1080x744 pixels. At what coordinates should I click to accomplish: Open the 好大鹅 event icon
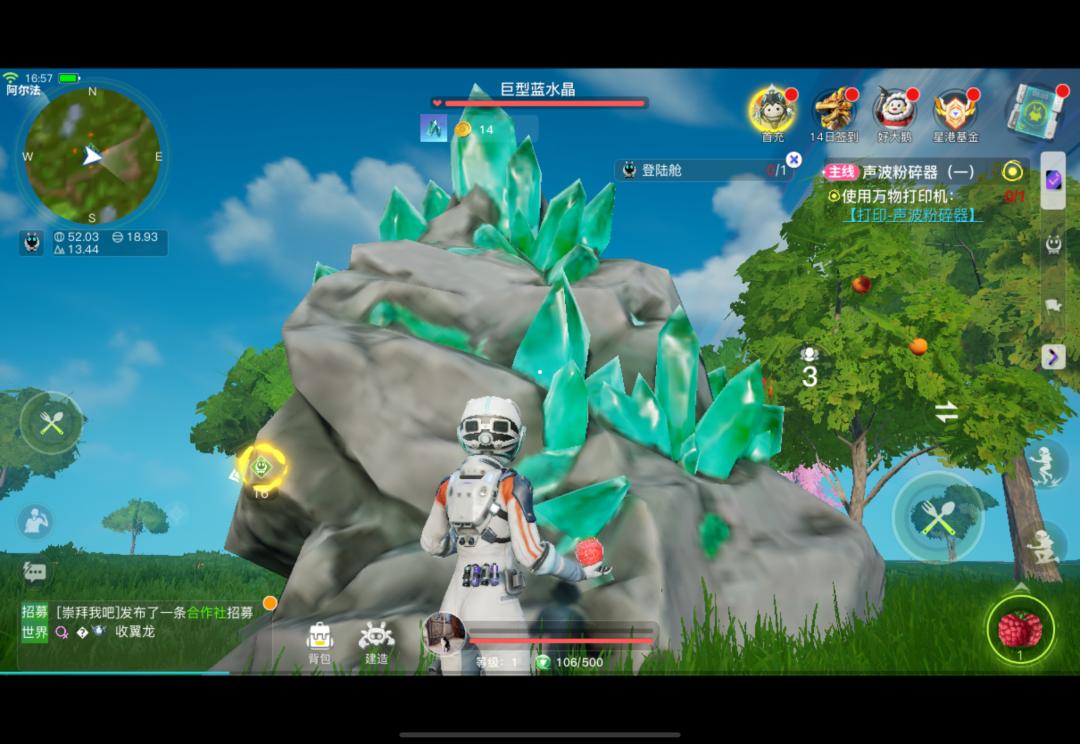click(x=894, y=111)
